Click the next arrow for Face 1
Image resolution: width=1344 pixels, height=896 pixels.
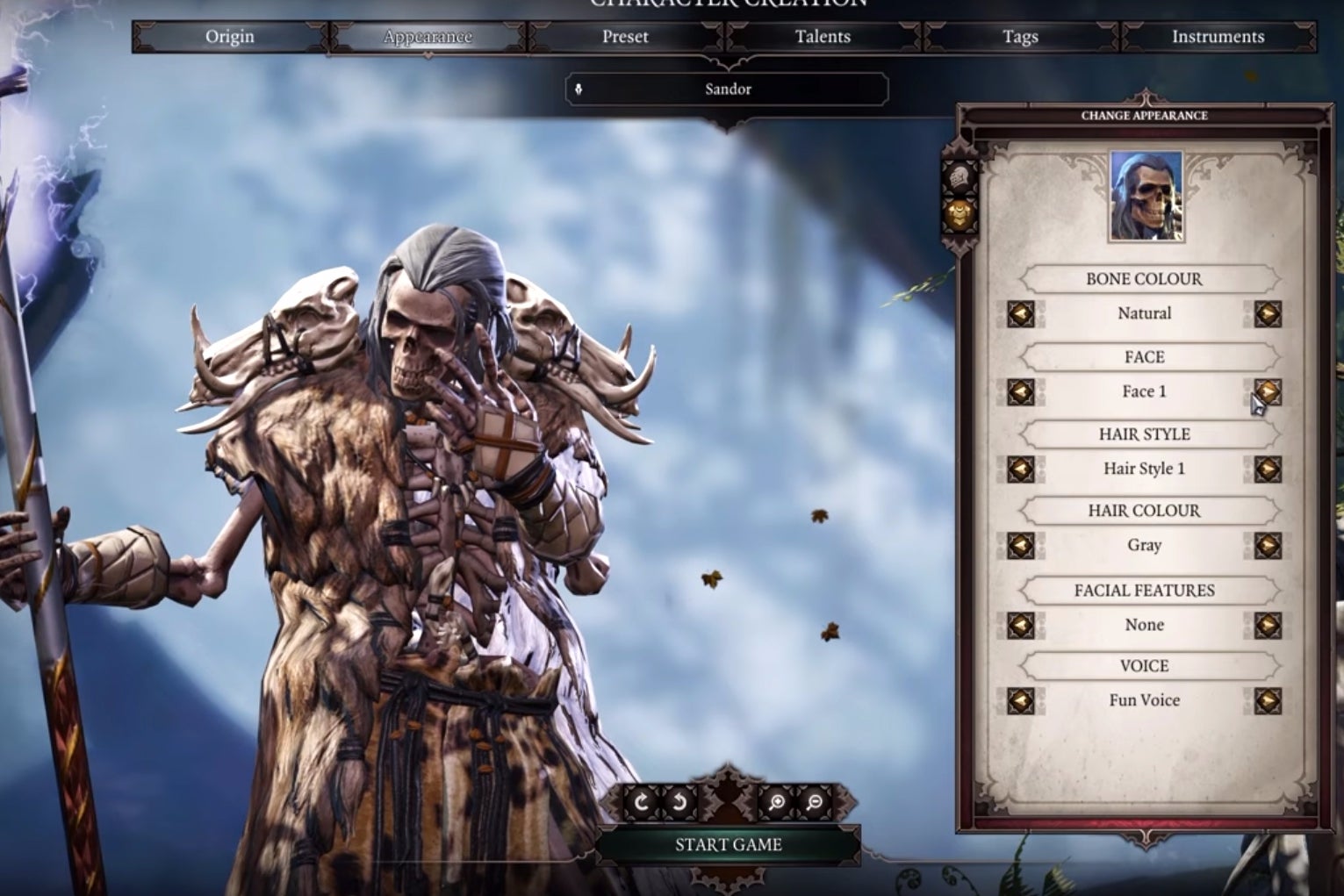pyautogui.click(x=1266, y=391)
